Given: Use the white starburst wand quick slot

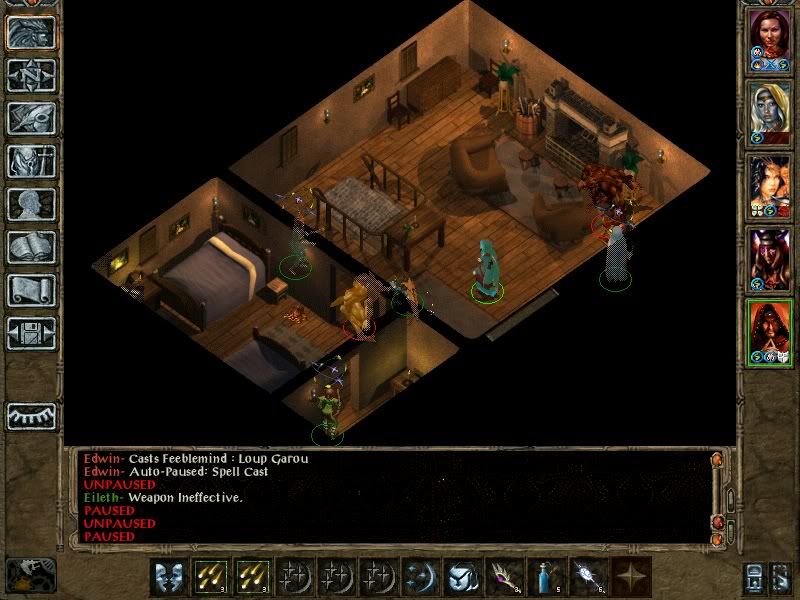Looking at the screenshot, I should (587, 578).
